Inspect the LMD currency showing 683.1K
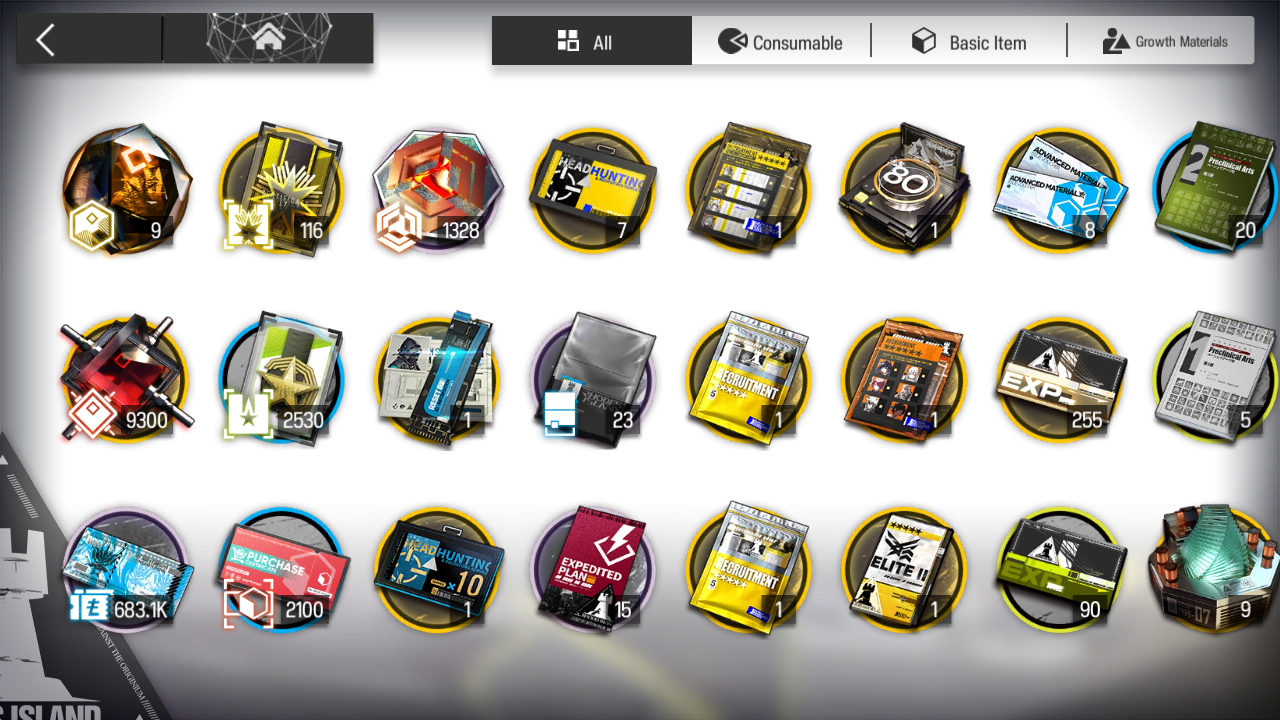 click(x=125, y=570)
